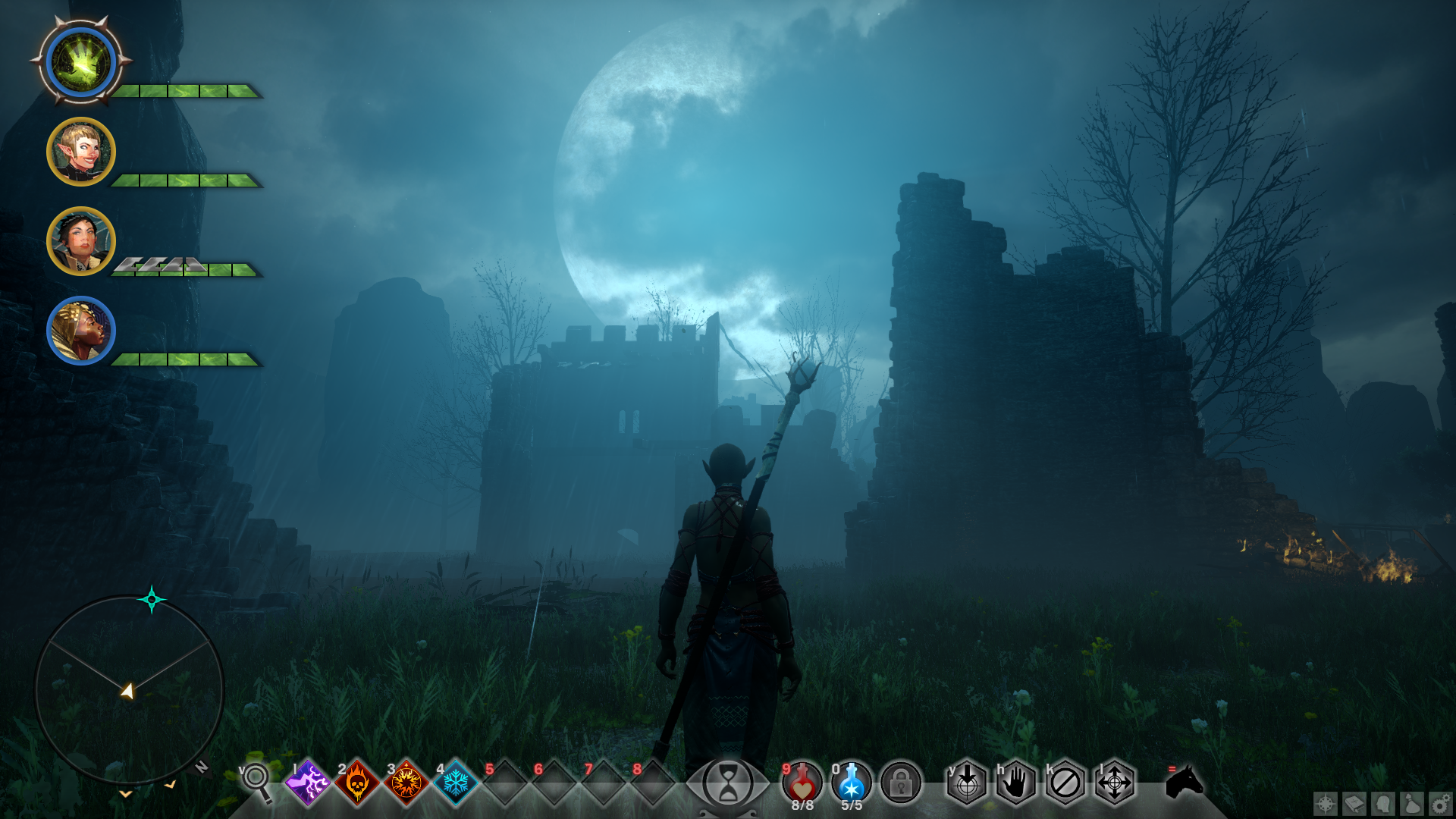The width and height of the screenshot is (1456, 819).
Task: Select the open-hand hold command
Action: (x=1016, y=783)
